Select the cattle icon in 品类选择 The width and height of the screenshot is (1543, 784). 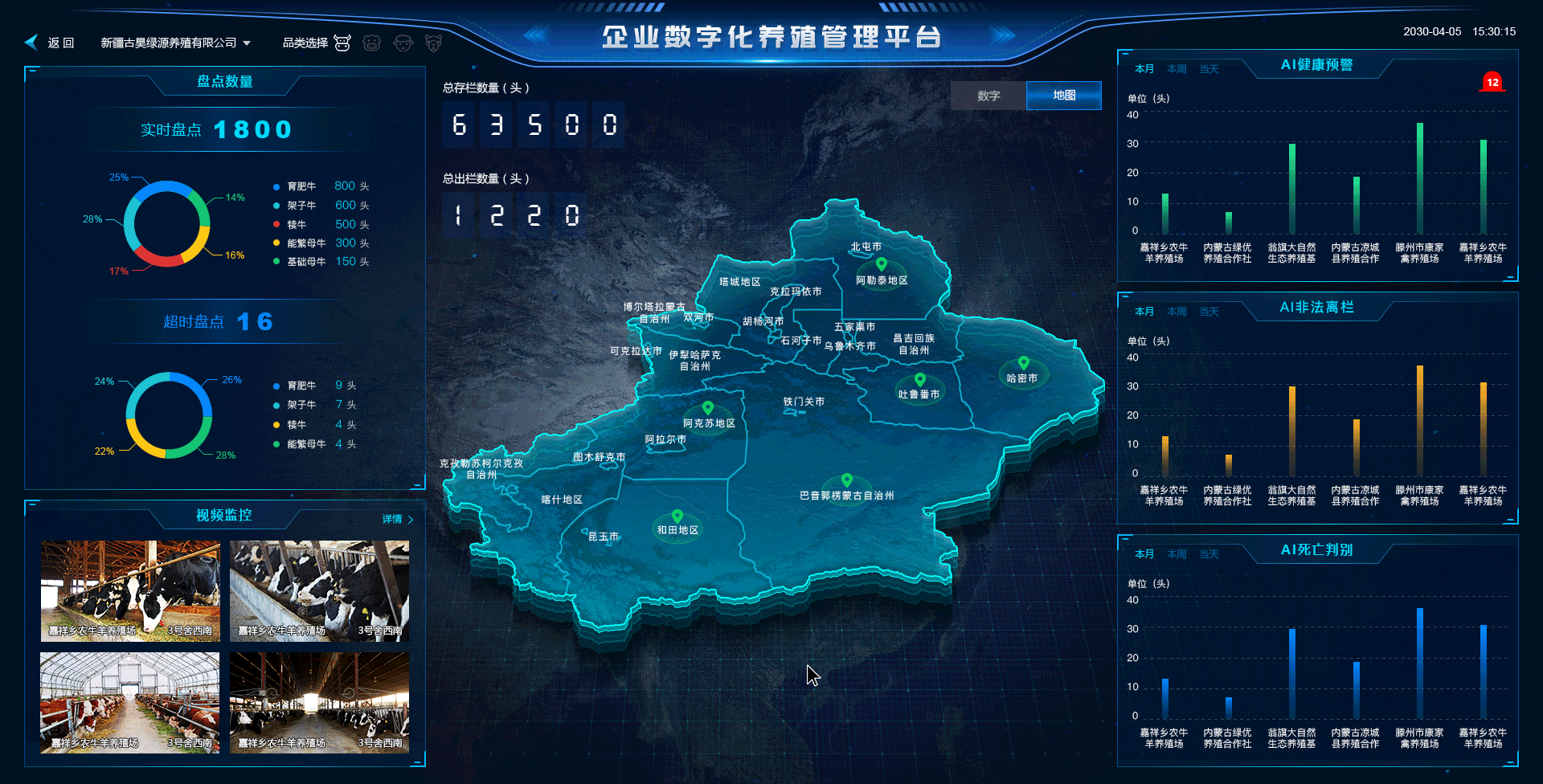[343, 42]
